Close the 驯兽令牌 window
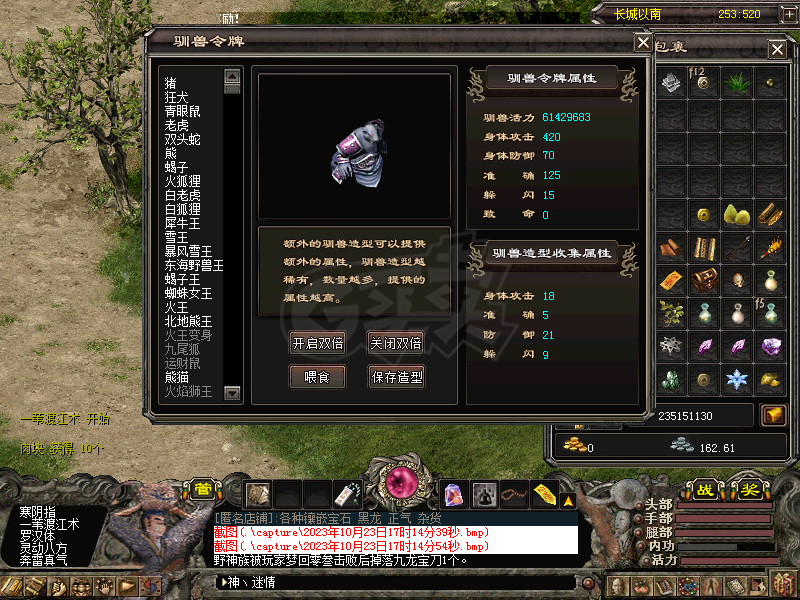 pyautogui.click(x=643, y=42)
